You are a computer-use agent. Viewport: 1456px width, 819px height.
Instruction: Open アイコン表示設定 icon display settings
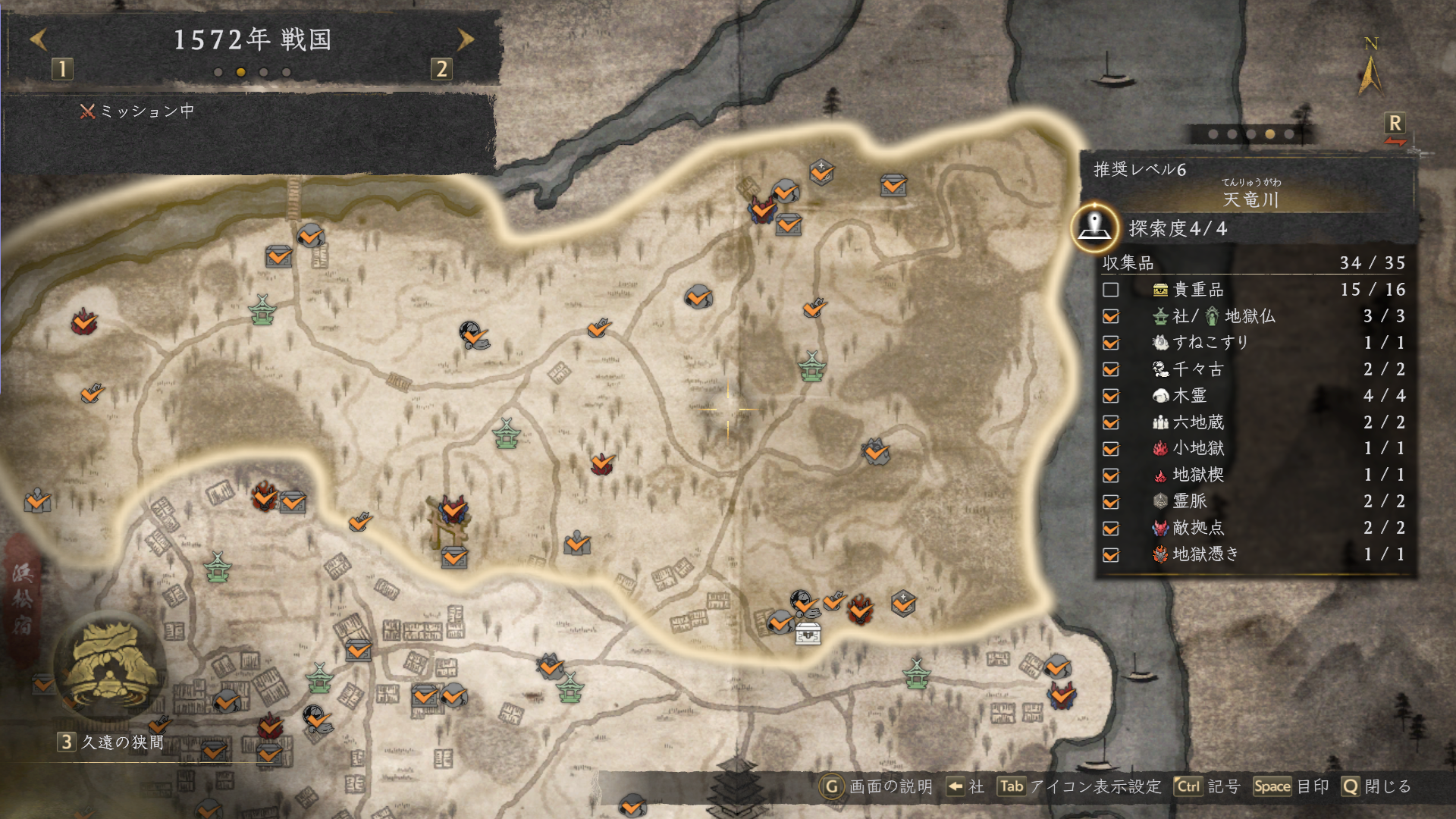(x=1078, y=786)
